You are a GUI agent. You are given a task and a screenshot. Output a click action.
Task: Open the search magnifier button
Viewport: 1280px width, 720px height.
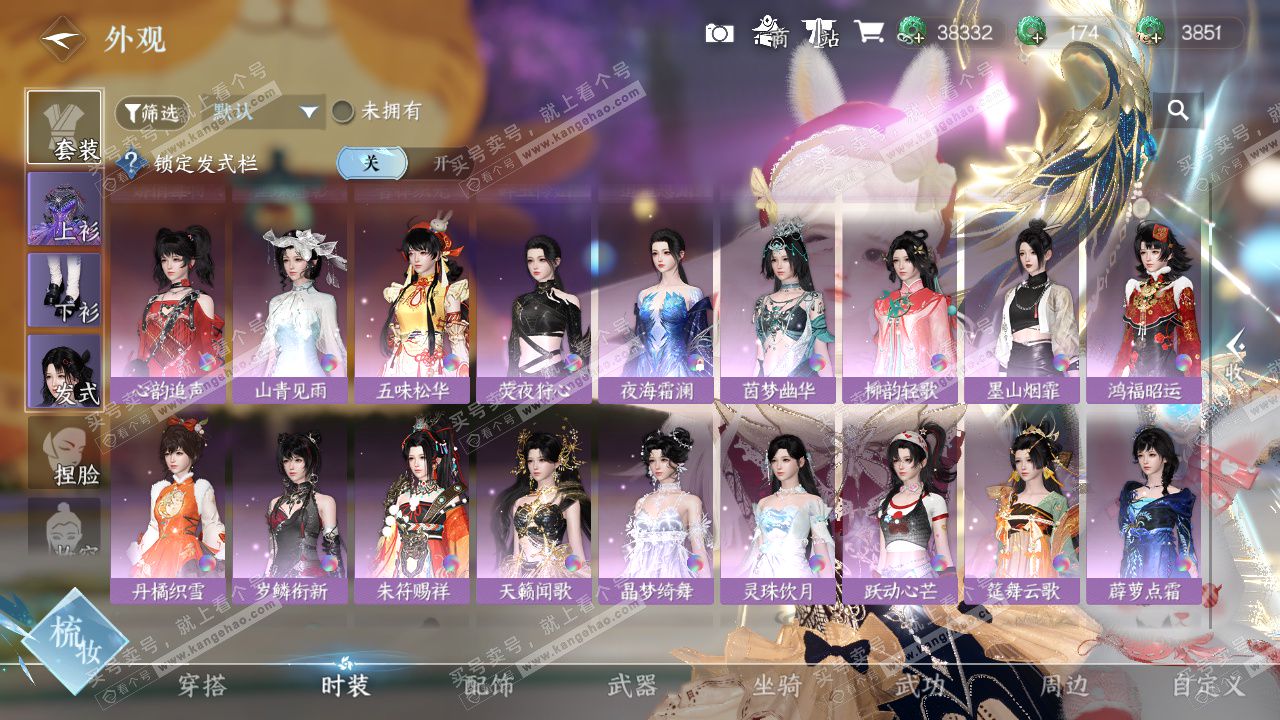(1178, 111)
